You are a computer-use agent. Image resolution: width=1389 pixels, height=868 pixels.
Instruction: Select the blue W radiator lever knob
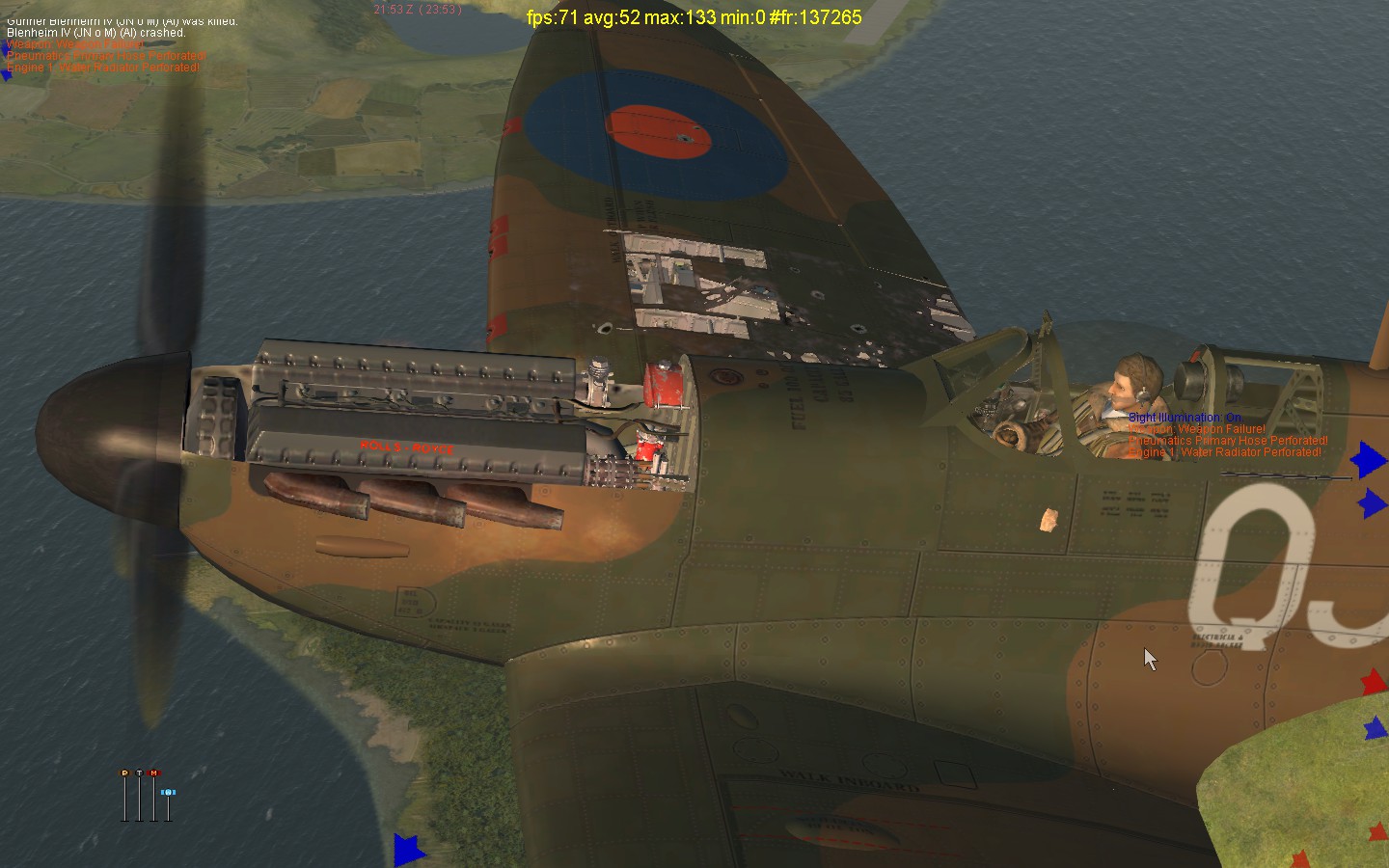coord(169,792)
